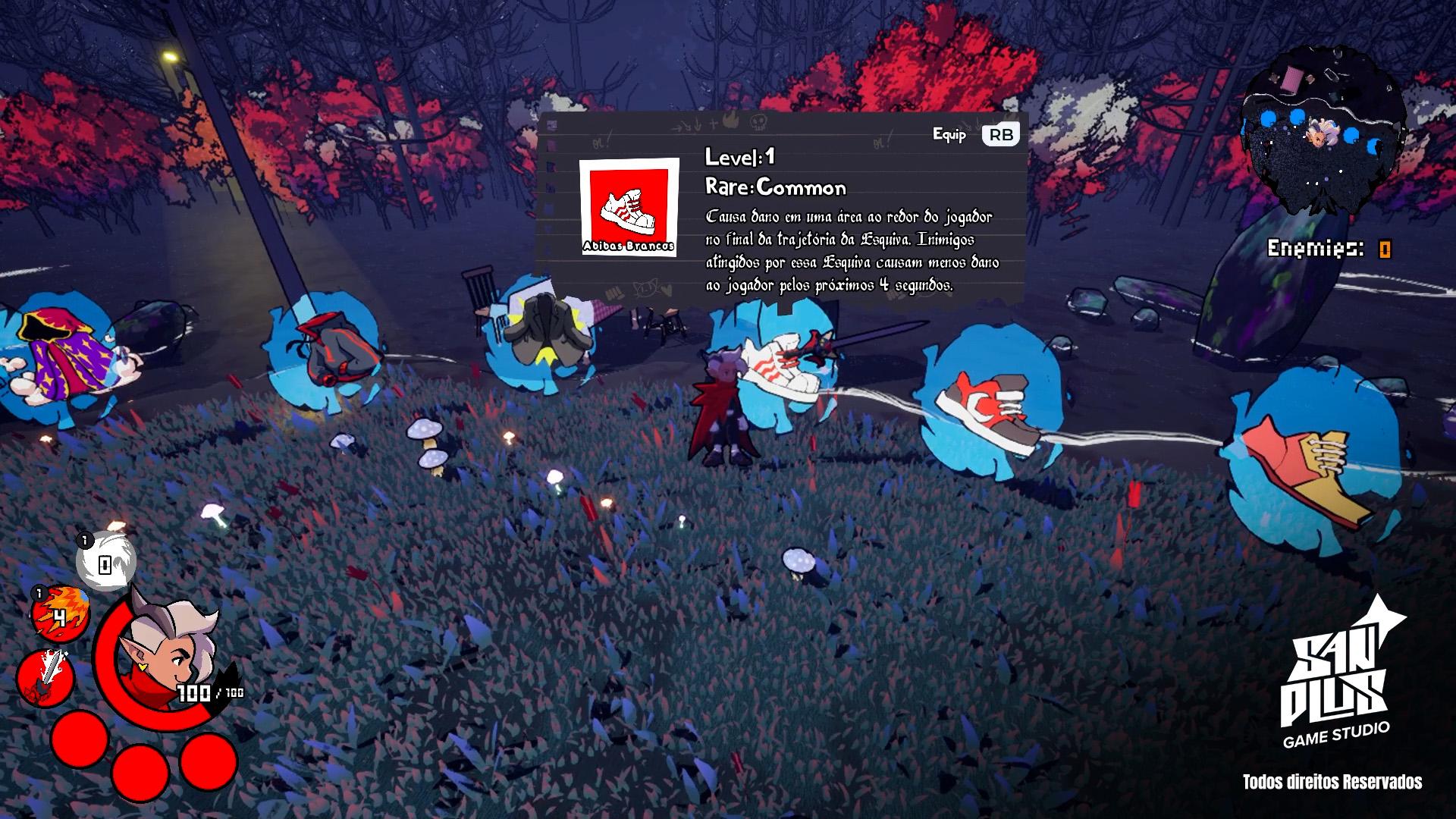Select the Abibas Brancos item thumbnail
Viewport: 1456px width, 819px height.
pyautogui.click(x=629, y=206)
